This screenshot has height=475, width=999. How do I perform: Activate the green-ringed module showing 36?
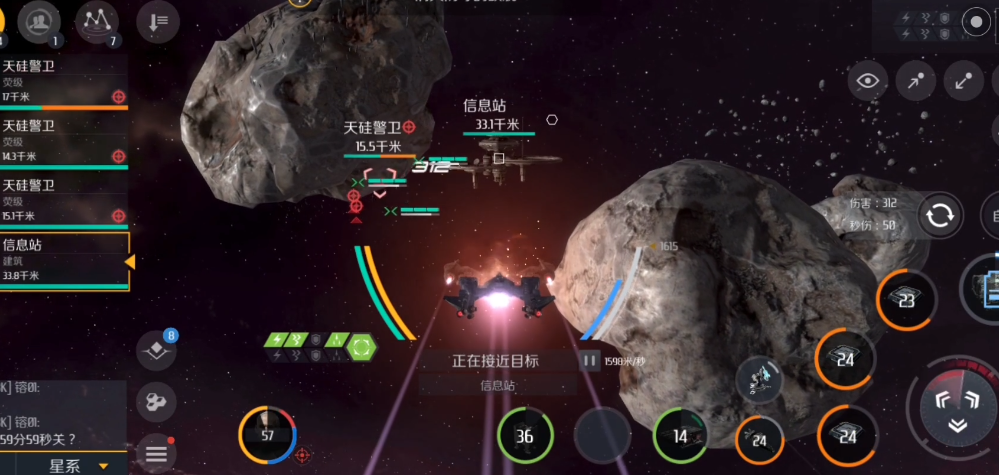[525, 435]
